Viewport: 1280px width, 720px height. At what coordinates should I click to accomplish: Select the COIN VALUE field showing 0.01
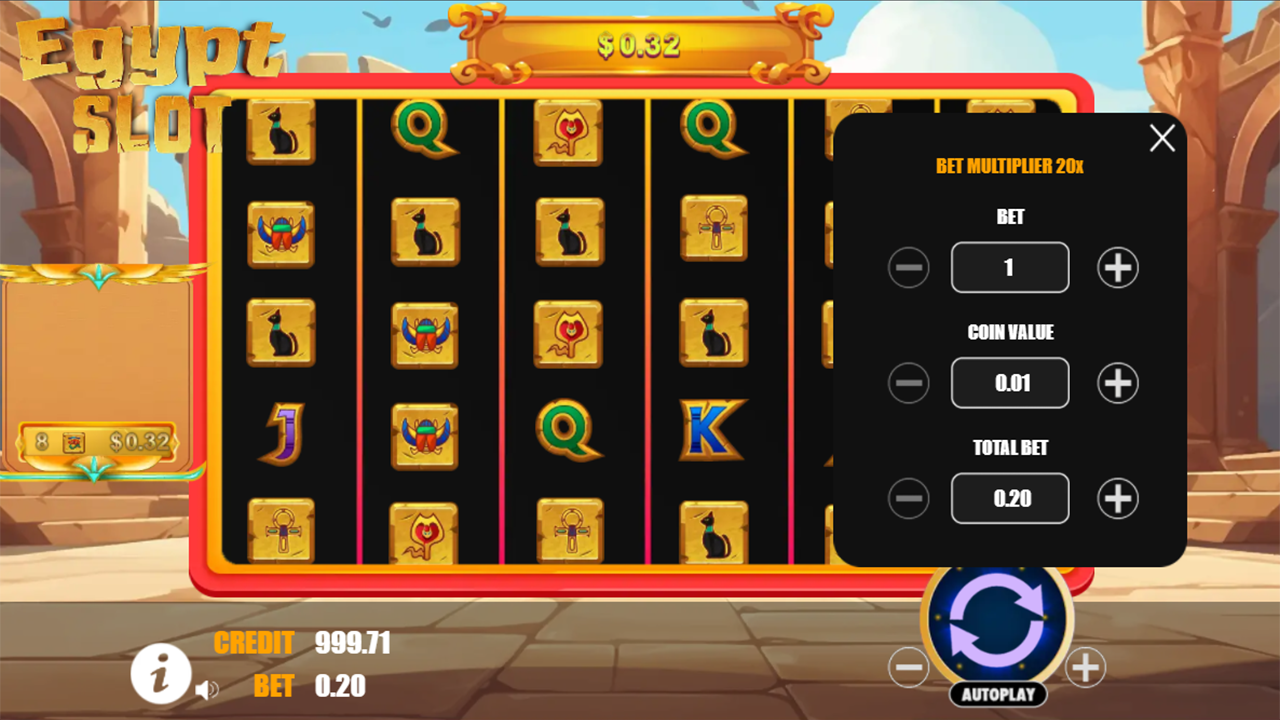pos(1010,383)
